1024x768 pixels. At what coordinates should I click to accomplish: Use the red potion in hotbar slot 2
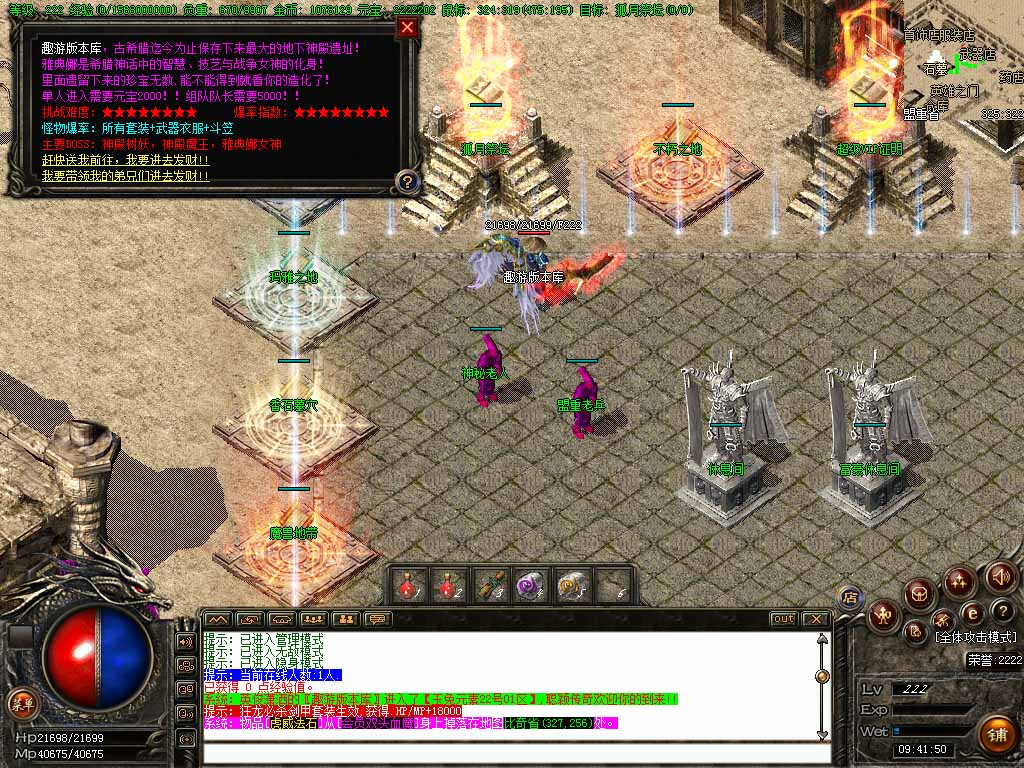coord(449,585)
